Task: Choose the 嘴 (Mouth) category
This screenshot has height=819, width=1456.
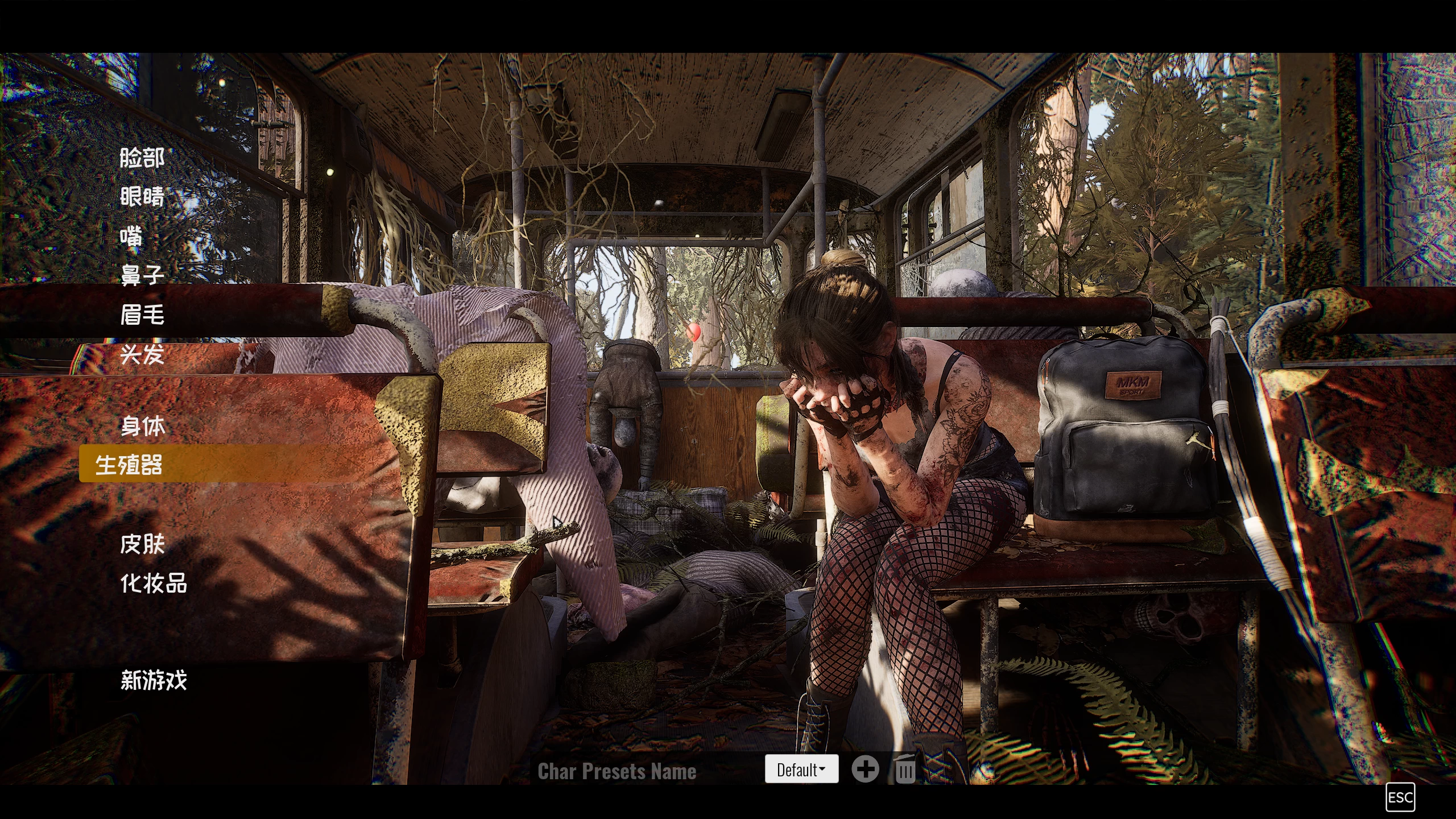Action: [131, 236]
